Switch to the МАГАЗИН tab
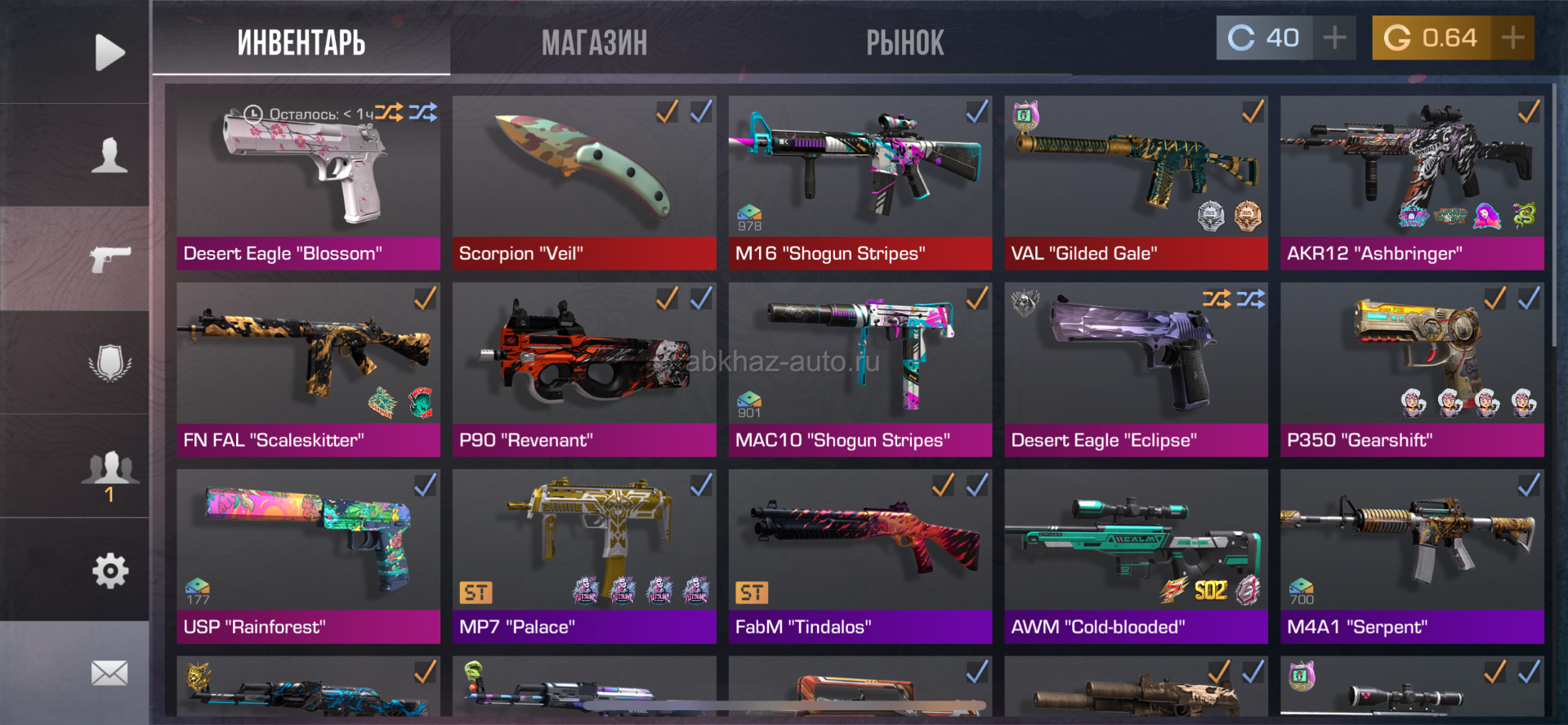This screenshot has height=725, width=1568. [594, 43]
